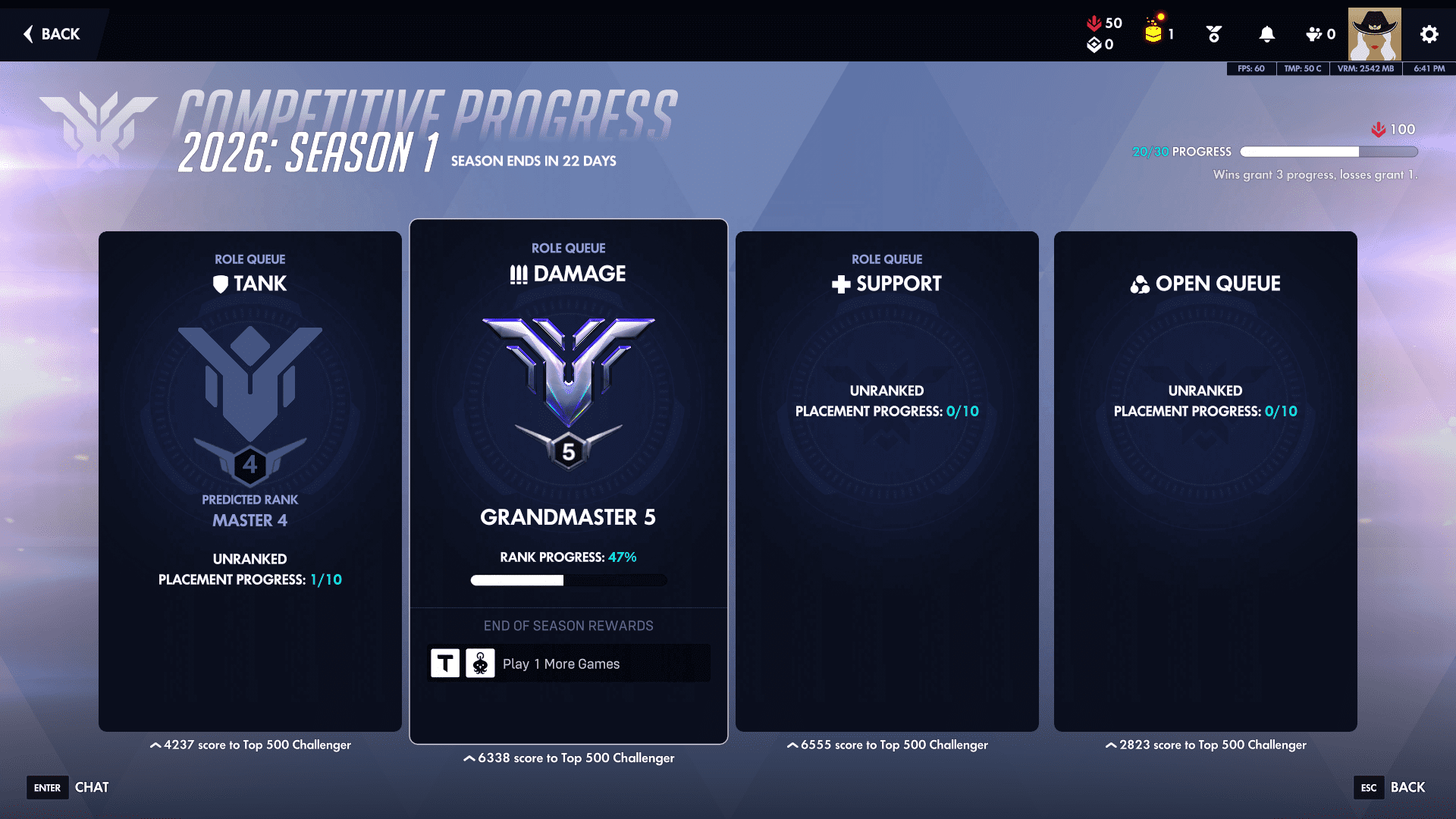Screen dimensions: 1456x819
Task: Click the Grandmaster 5 rank emblem
Action: pyautogui.click(x=568, y=387)
